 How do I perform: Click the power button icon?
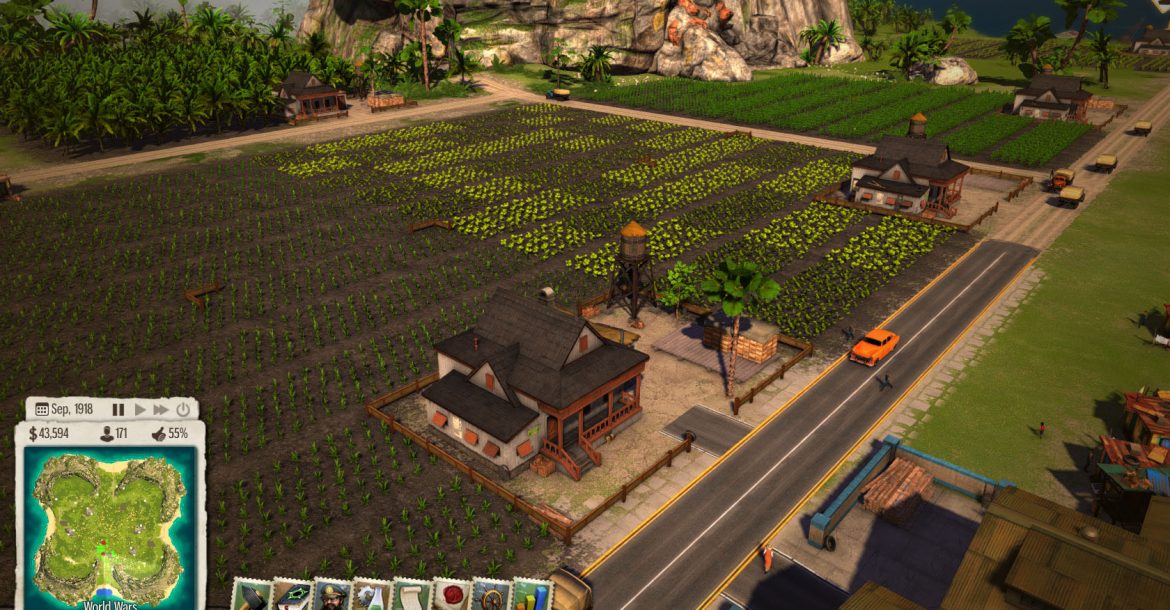183,409
